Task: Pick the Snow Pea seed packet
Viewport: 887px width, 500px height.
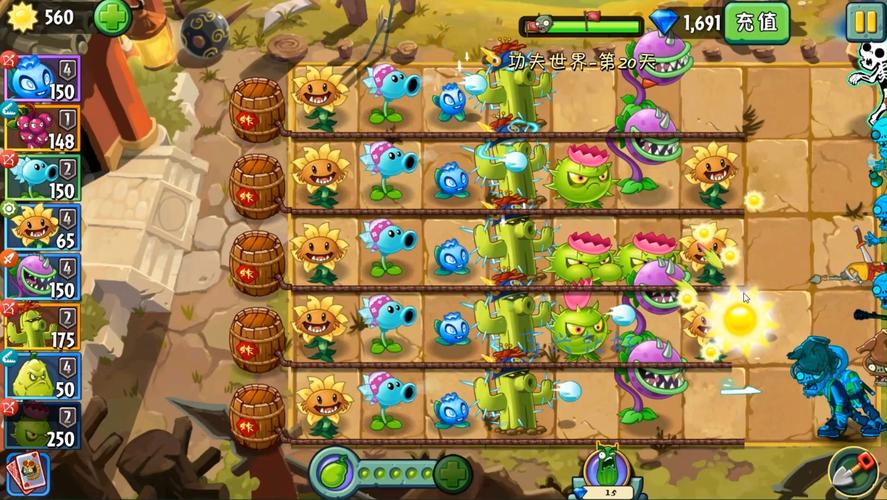Action: (x=41, y=176)
